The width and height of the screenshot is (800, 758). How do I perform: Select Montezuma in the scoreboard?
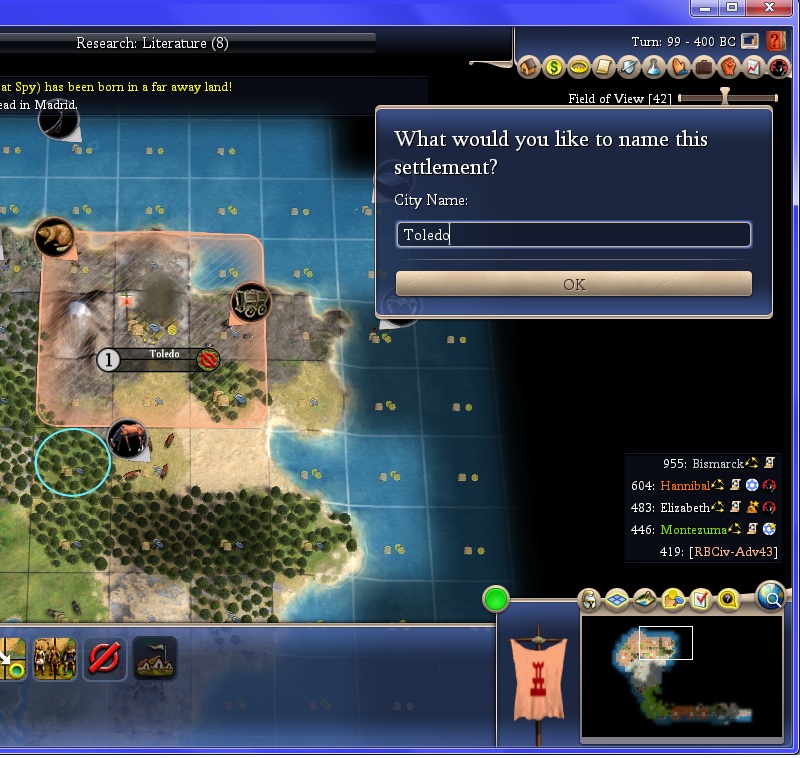pyautogui.click(x=694, y=529)
